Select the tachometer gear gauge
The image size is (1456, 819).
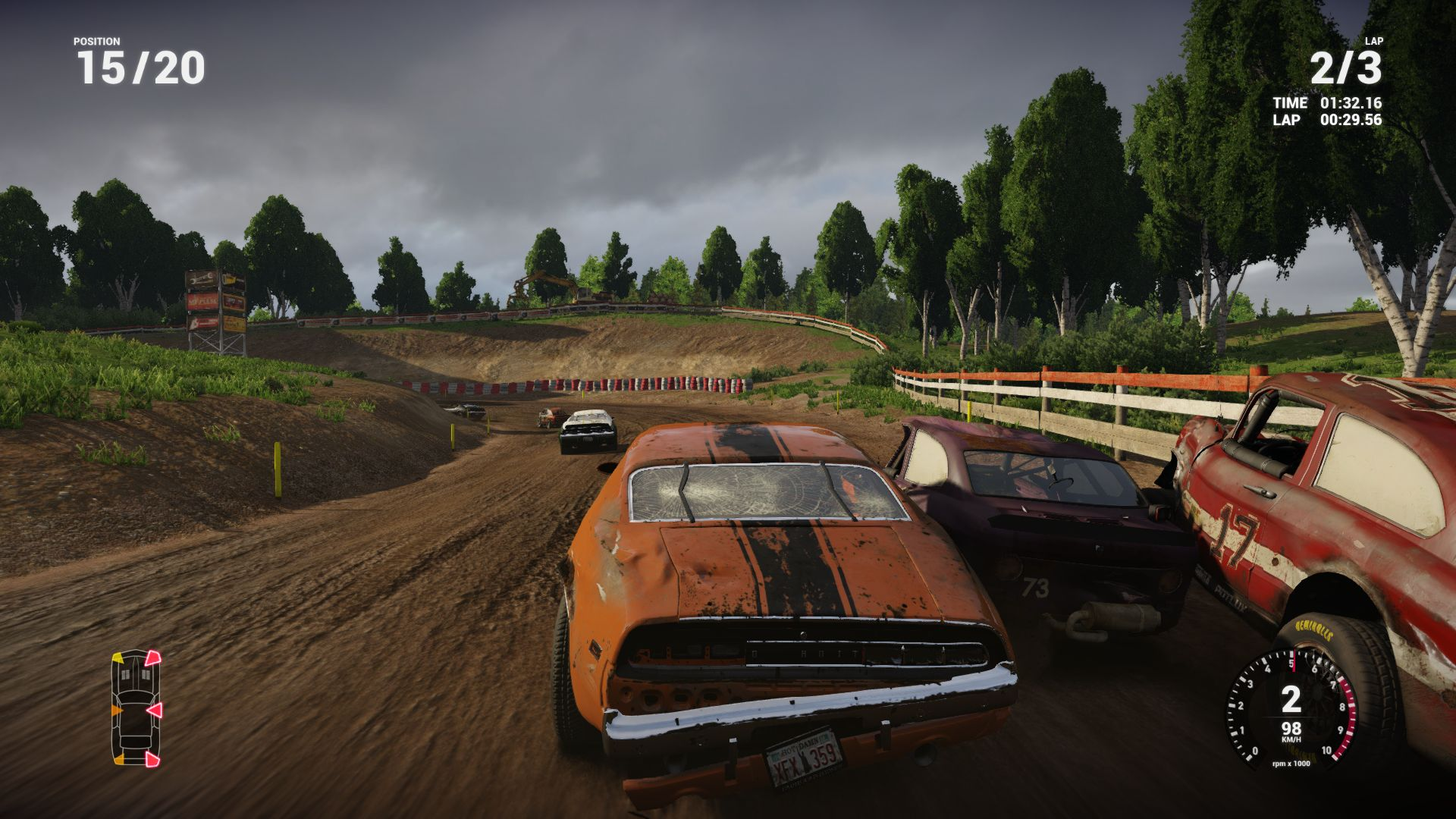point(1291,708)
